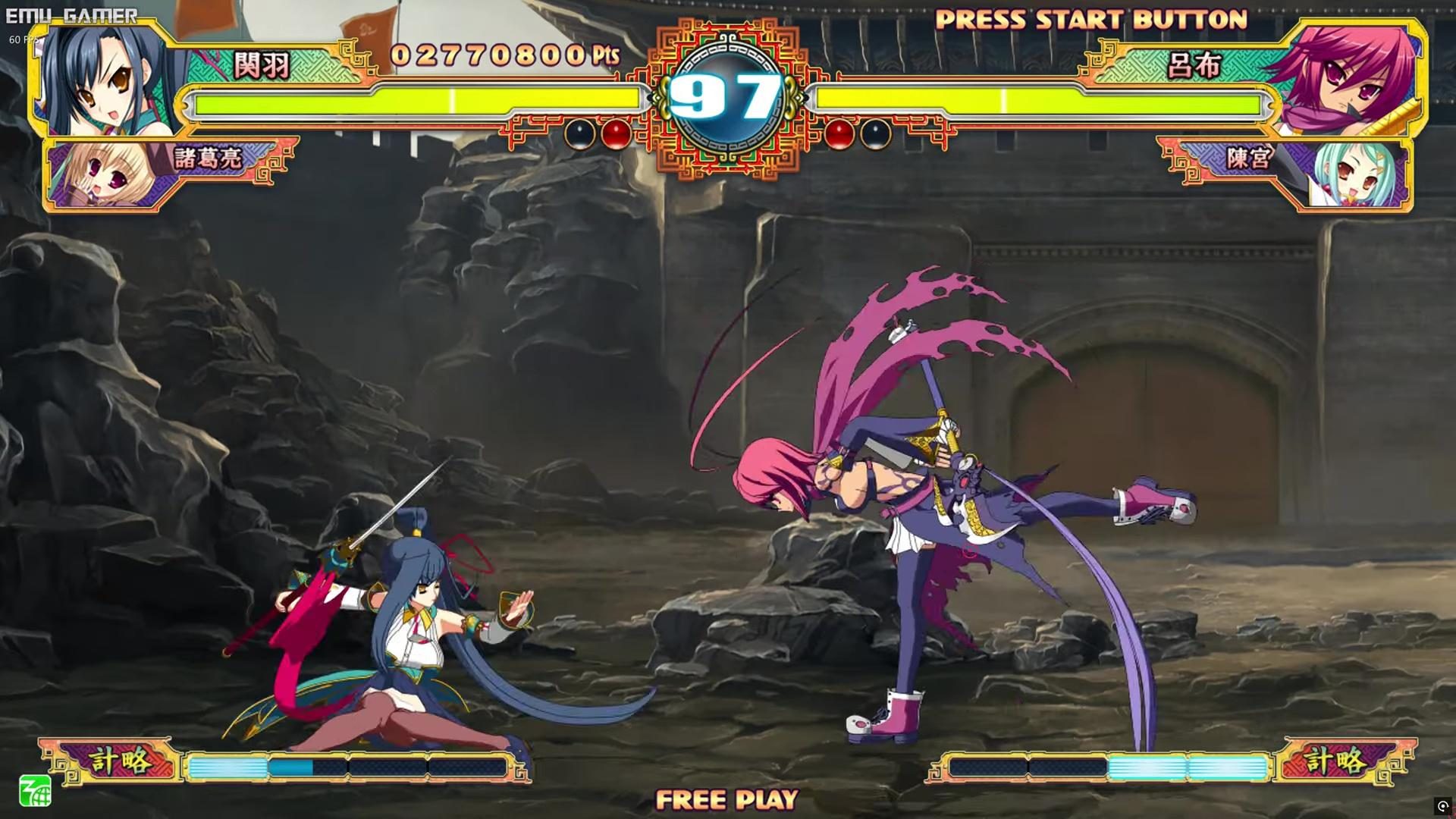
Task: Toggle the unlit black round orb on left
Action: click(x=581, y=134)
